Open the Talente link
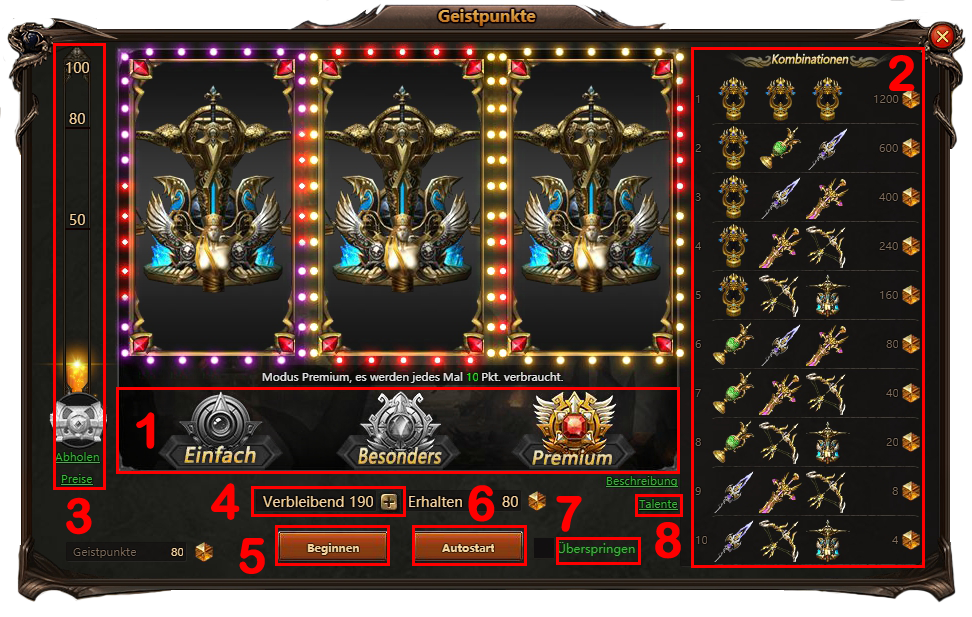Screen dimensions: 972x617 657,504
